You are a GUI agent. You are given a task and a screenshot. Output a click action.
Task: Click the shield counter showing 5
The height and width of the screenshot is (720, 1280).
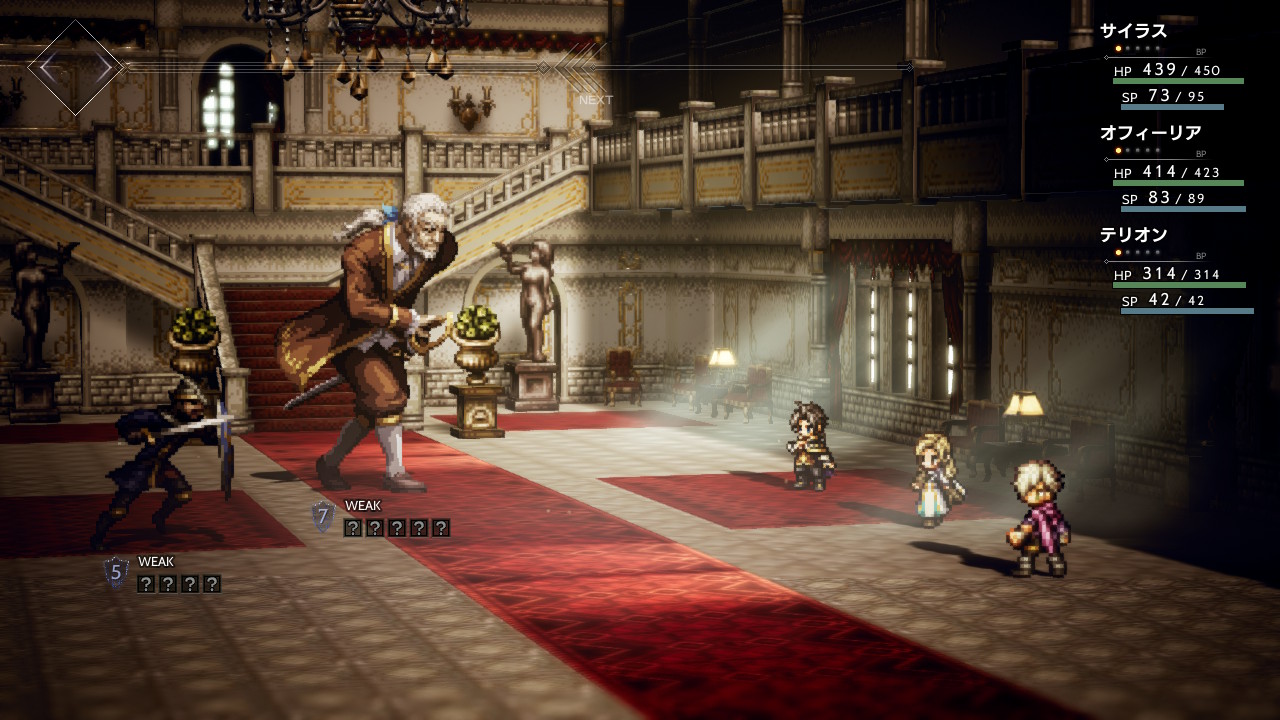116,572
